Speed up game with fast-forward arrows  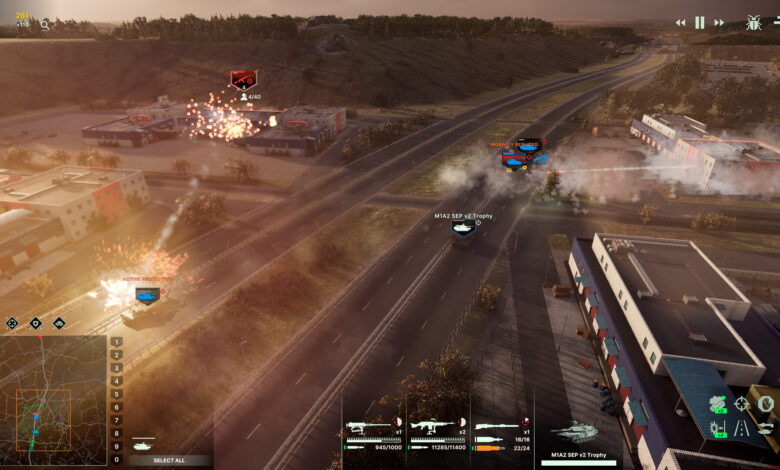pos(719,22)
